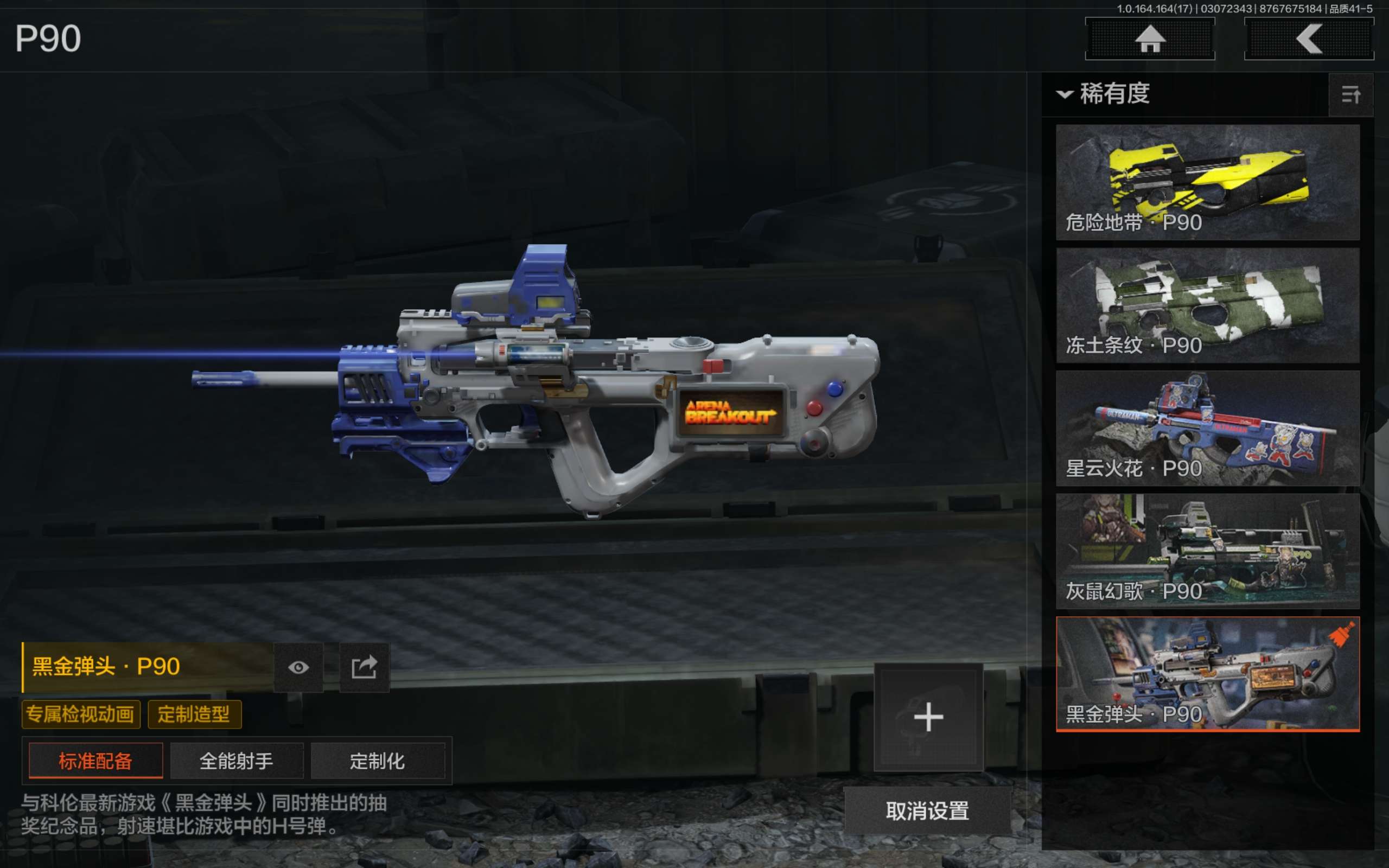Select the 灰鼠幻歌 · P90 skin
The width and height of the screenshot is (1389, 868).
tap(1207, 551)
